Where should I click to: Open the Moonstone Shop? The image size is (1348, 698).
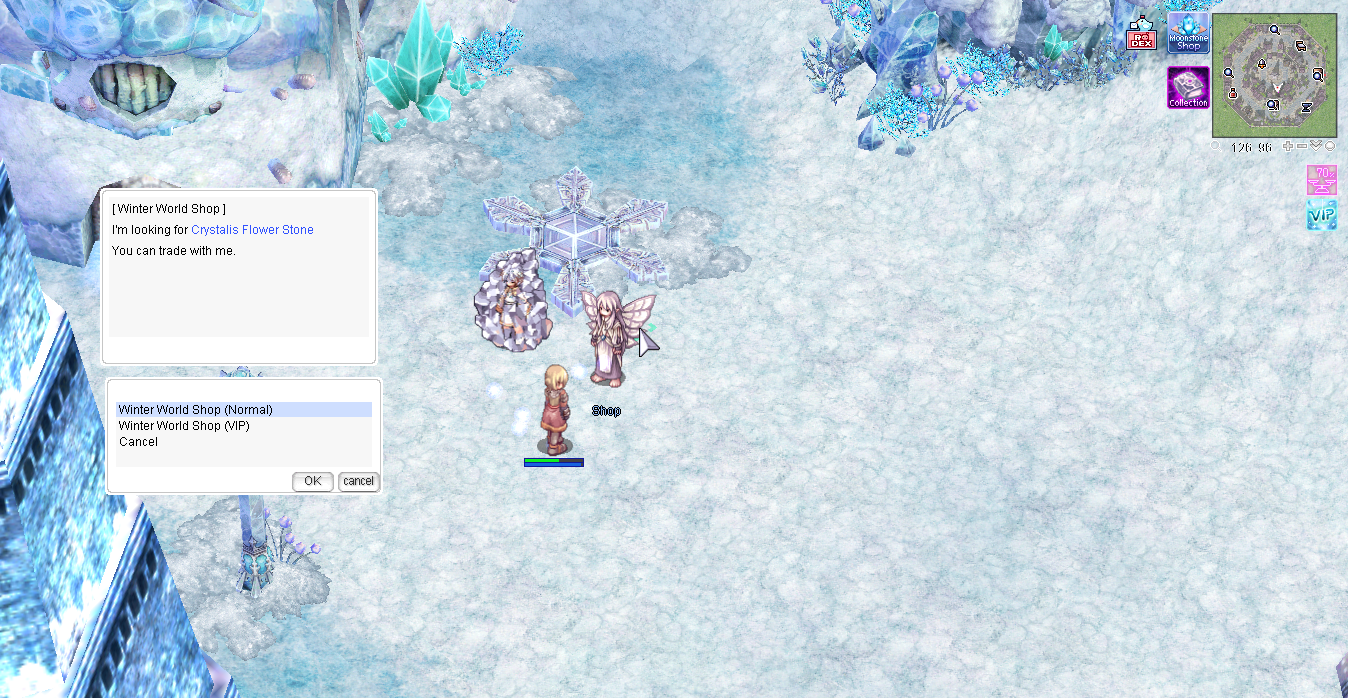[1188, 34]
